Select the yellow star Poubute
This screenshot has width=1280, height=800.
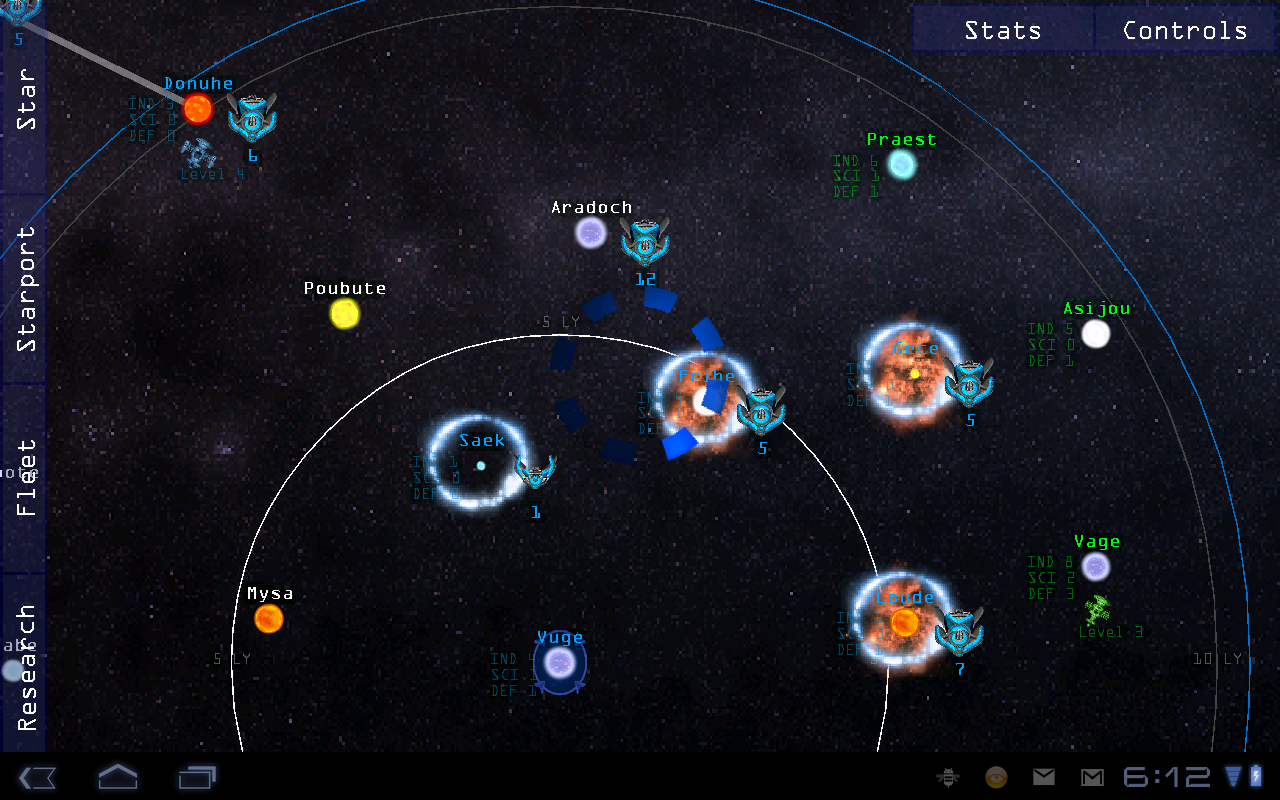344,315
